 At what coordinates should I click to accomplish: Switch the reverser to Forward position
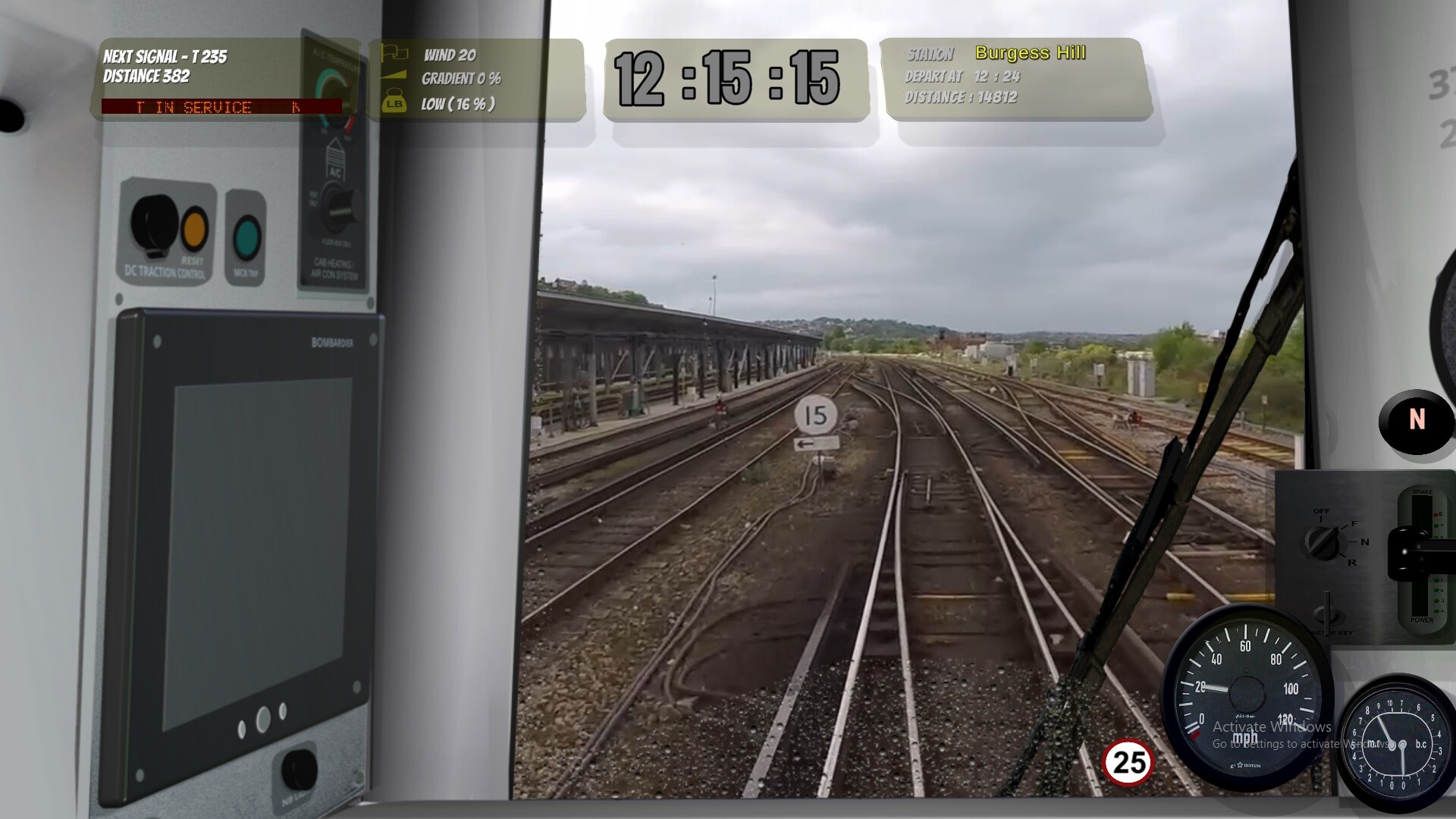(x=1354, y=524)
